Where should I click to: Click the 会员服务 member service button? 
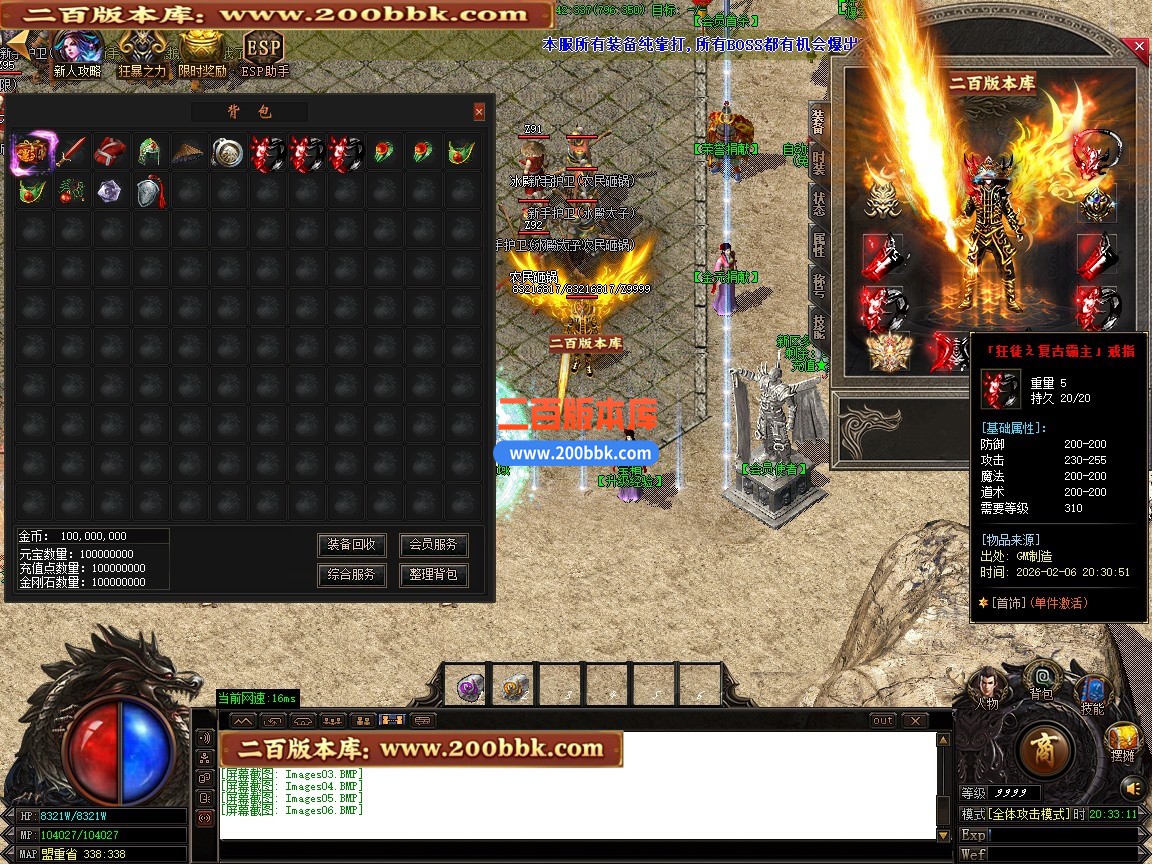[x=433, y=545]
